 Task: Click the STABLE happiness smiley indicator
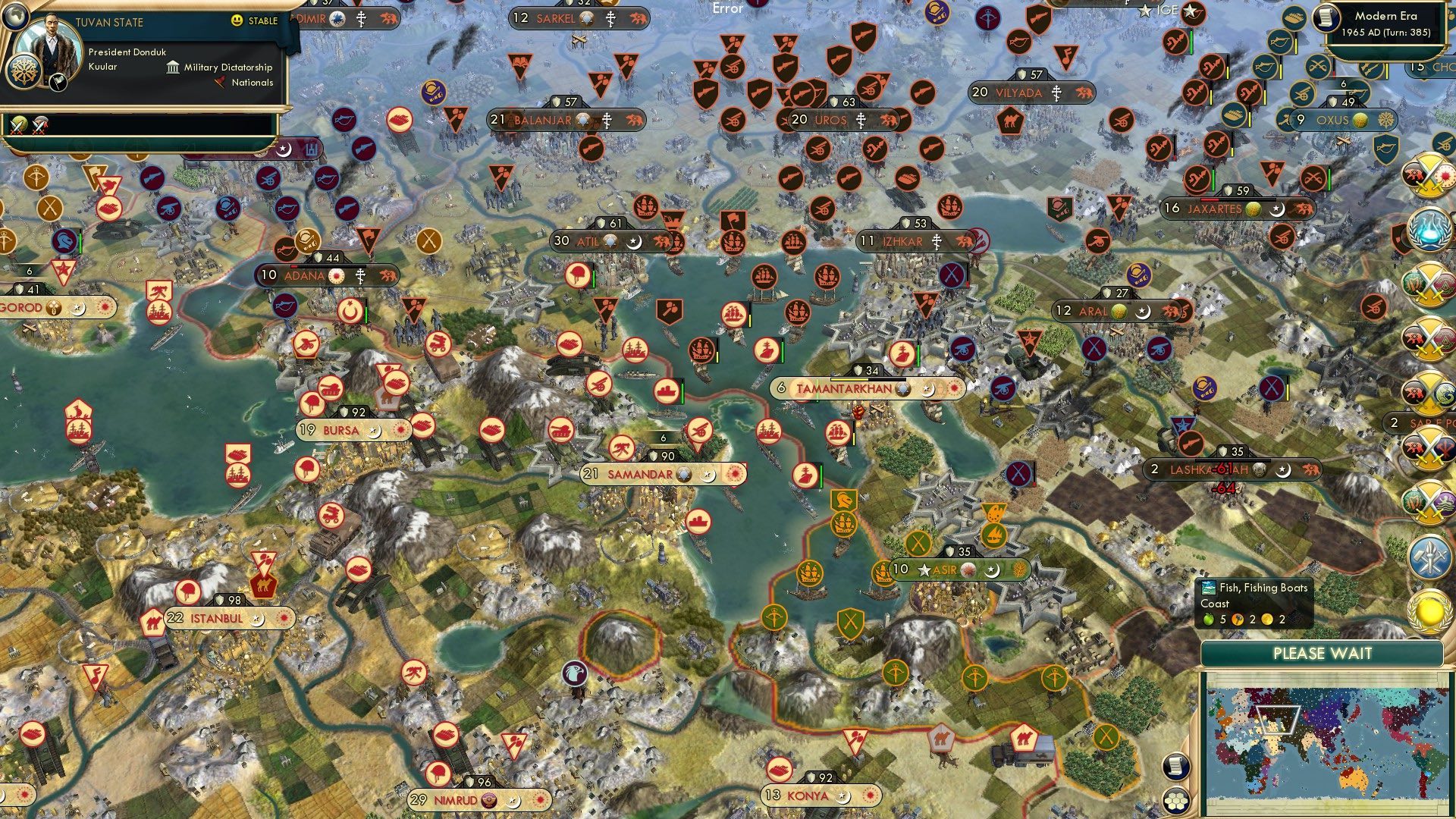pos(237,20)
